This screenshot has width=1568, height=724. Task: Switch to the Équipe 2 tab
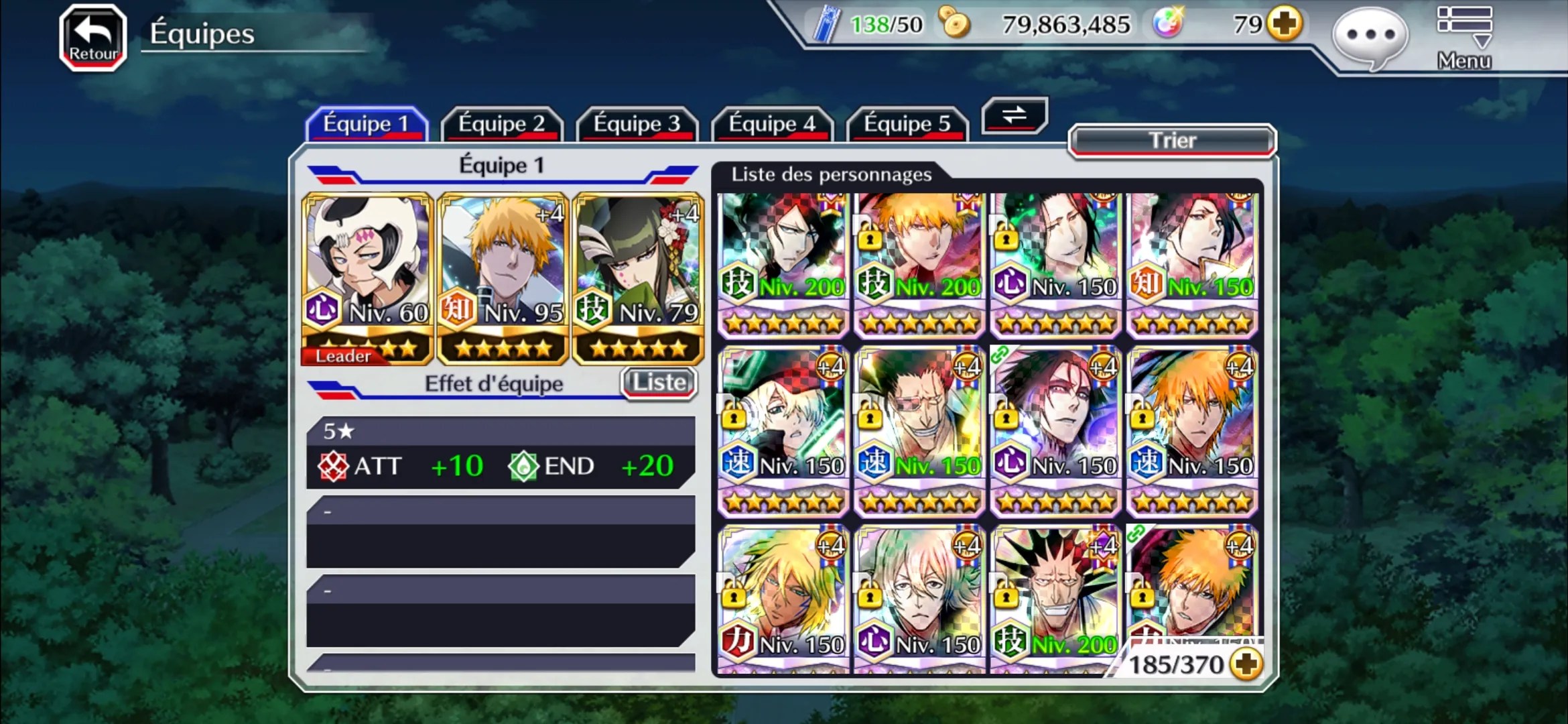pos(501,124)
